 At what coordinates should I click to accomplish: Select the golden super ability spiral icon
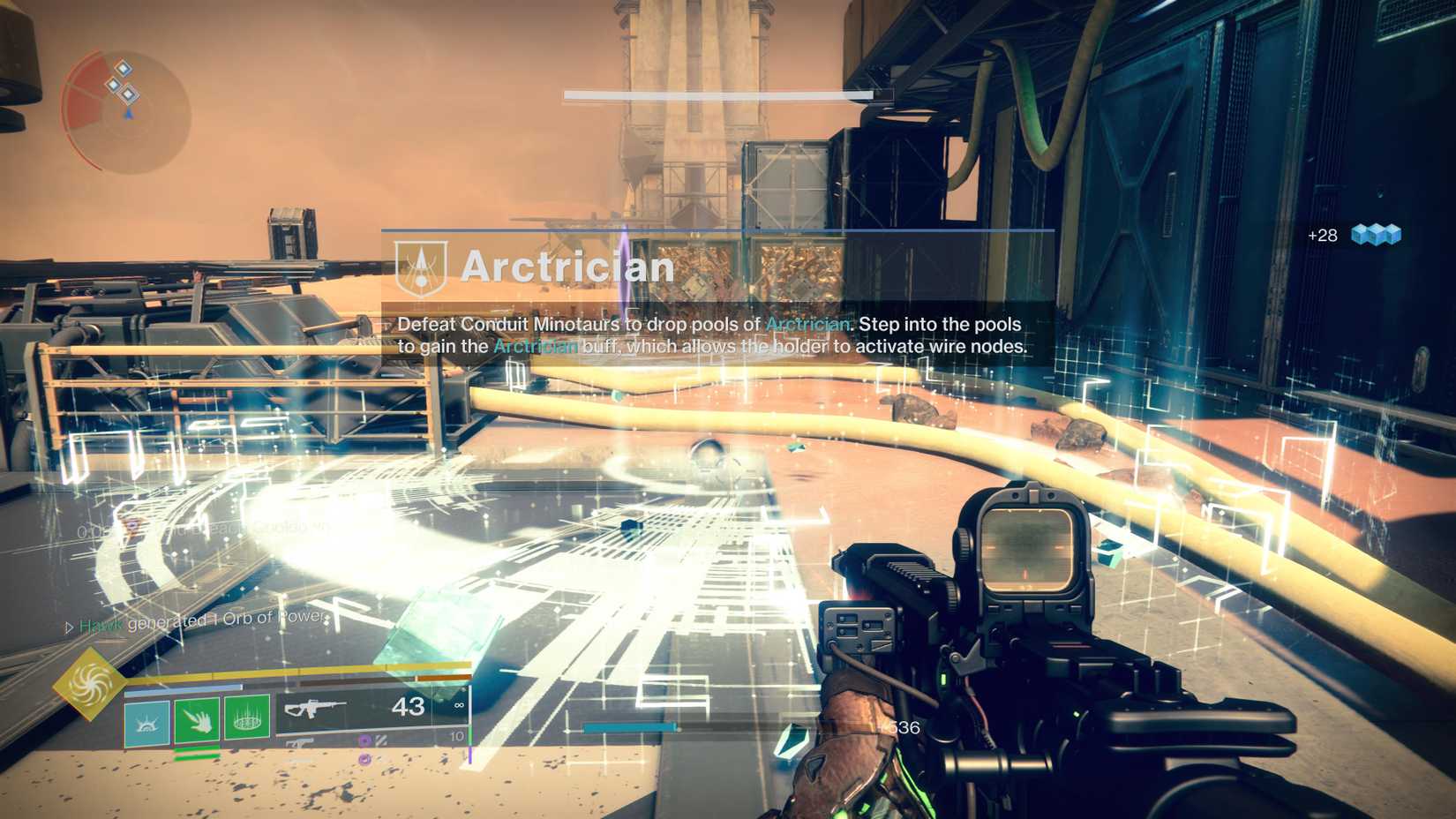click(88, 686)
